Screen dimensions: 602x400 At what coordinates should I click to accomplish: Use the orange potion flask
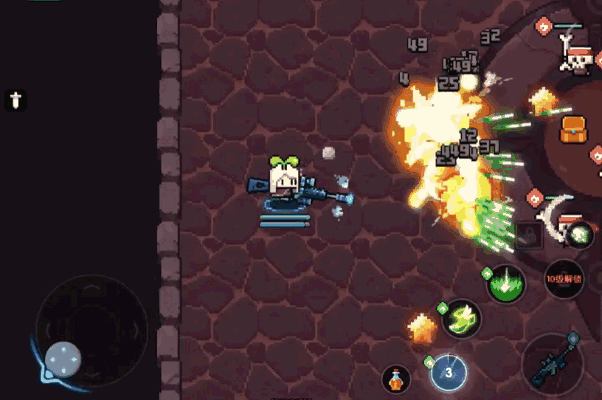coord(396,380)
